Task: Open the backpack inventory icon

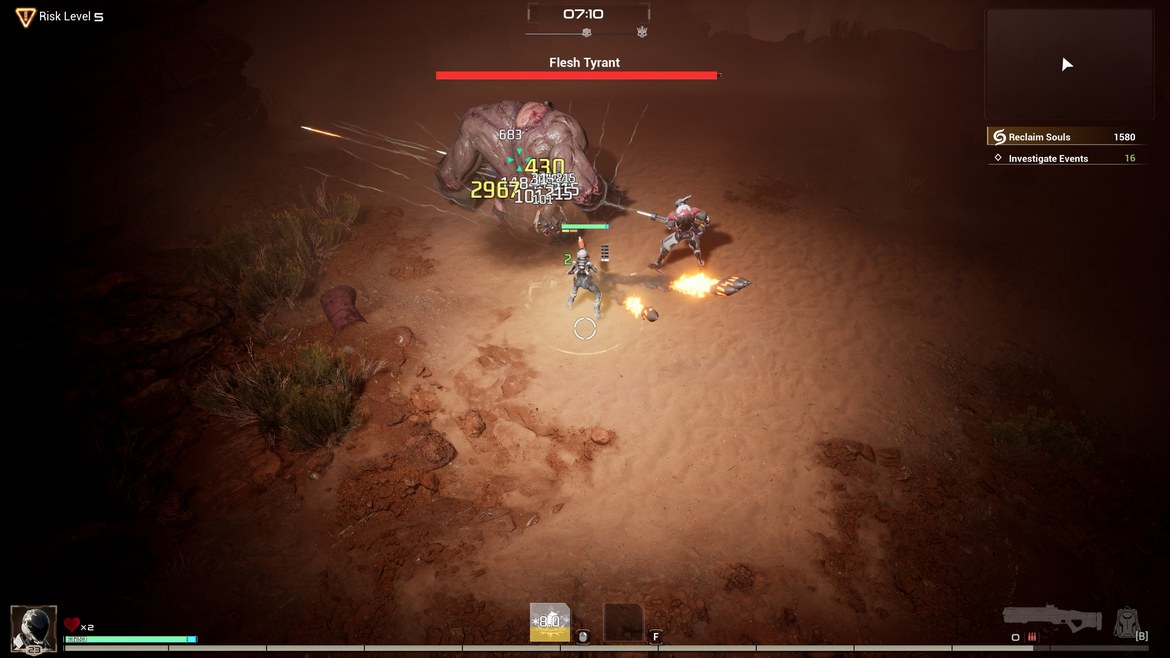Action: (x=1126, y=622)
